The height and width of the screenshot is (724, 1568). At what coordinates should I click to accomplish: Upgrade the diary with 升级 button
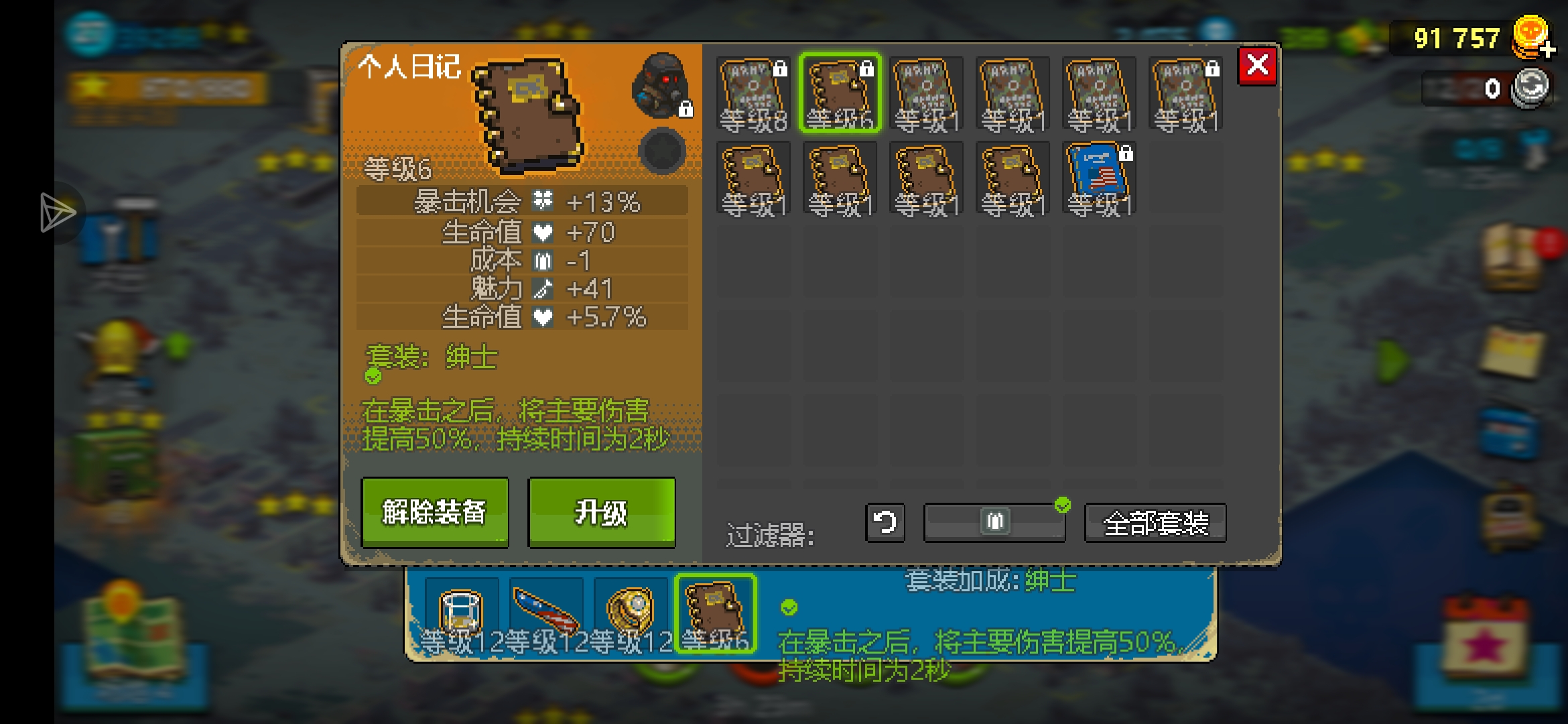coord(601,512)
